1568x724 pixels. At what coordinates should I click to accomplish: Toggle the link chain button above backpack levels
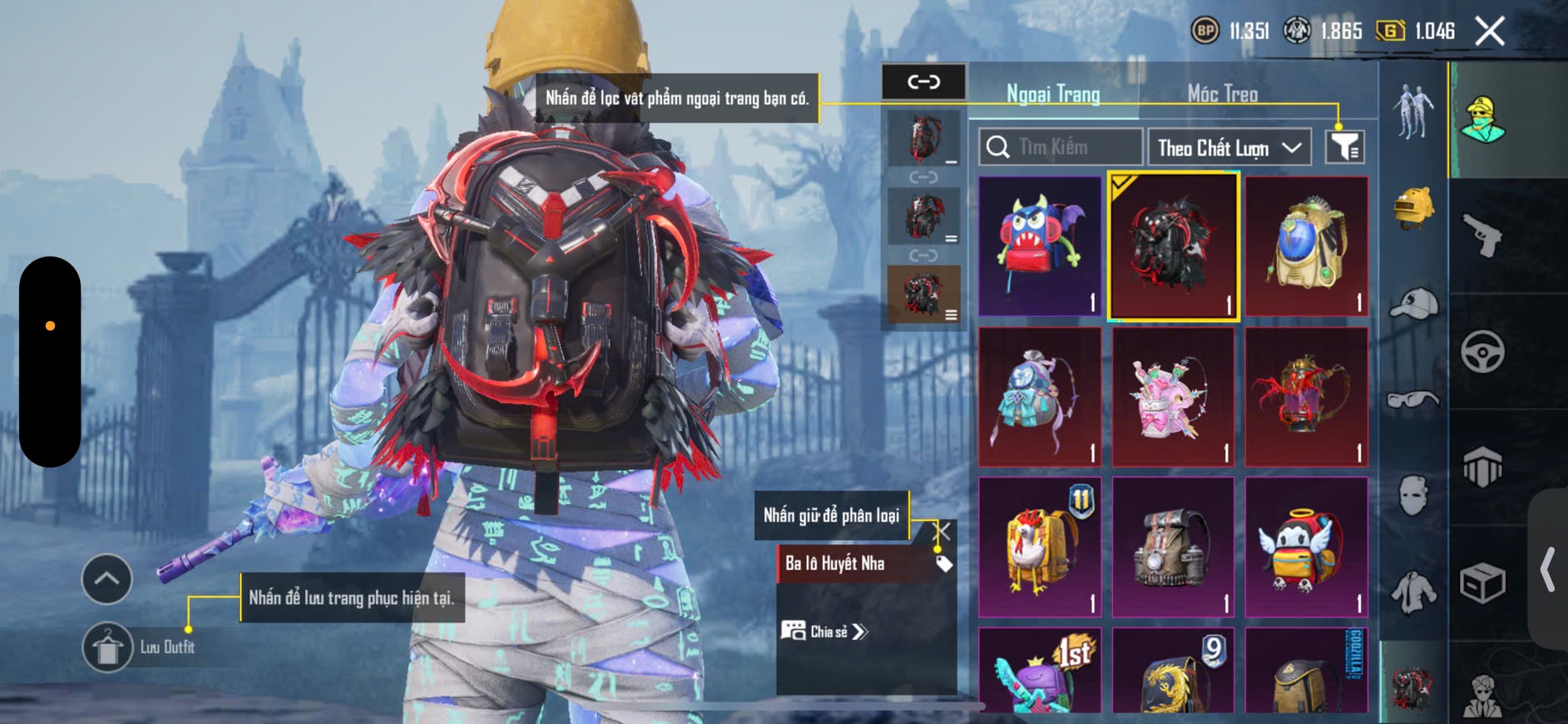coord(923,82)
